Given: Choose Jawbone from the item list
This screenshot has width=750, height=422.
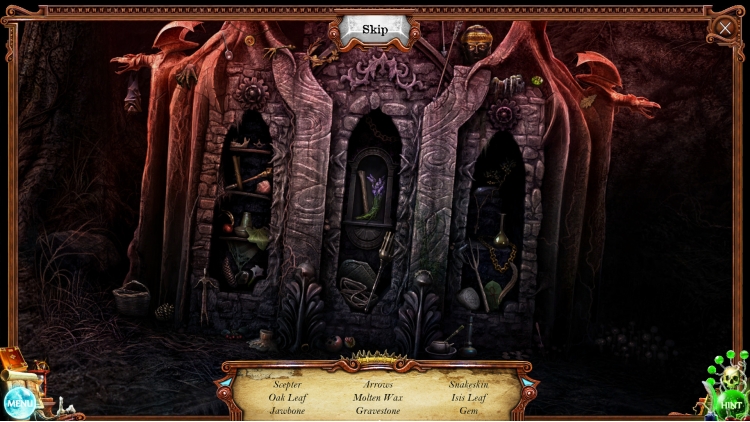Looking at the screenshot, I should [287, 410].
